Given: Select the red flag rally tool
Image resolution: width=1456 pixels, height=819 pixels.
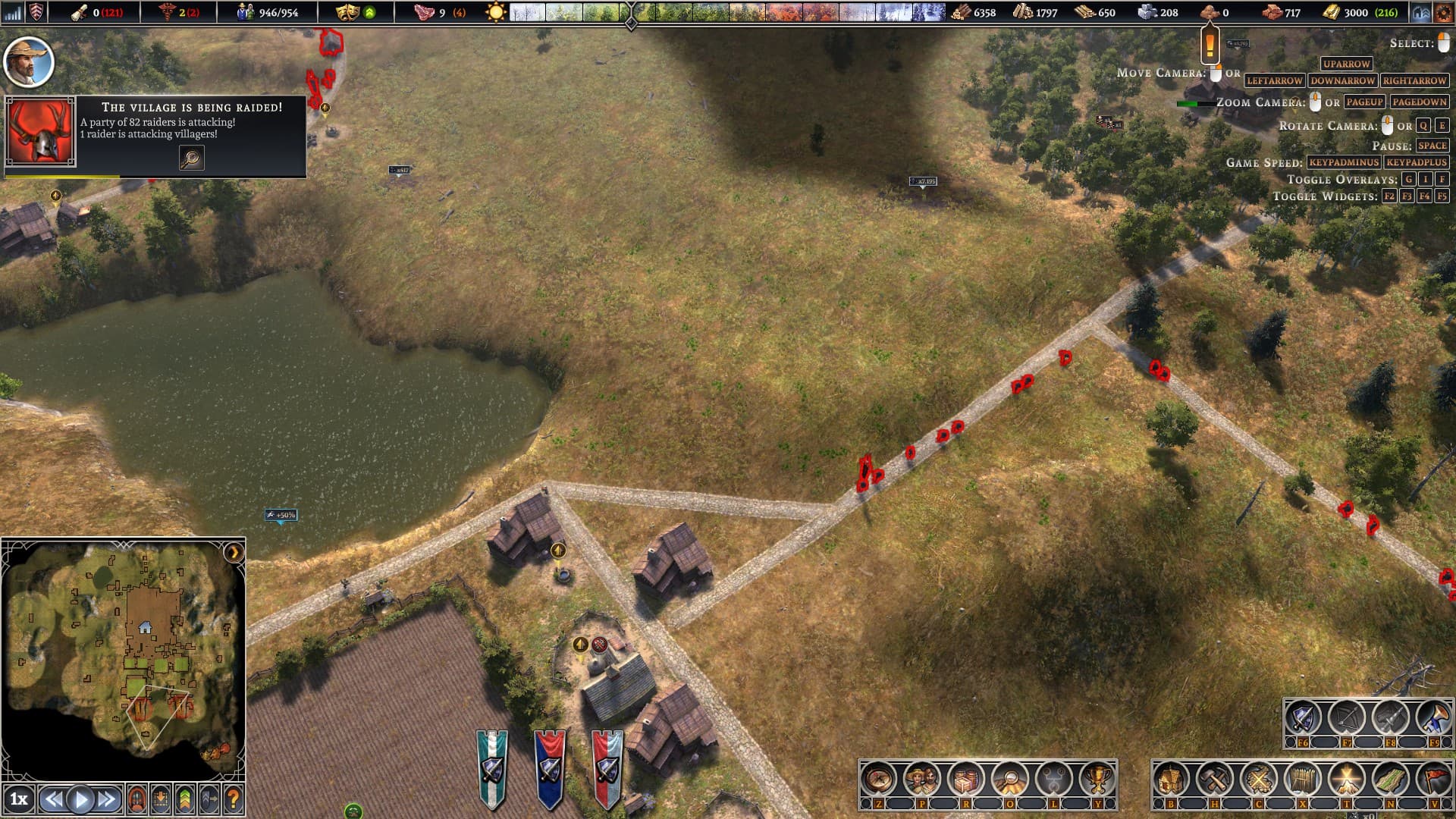Looking at the screenshot, I should [1434, 779].
